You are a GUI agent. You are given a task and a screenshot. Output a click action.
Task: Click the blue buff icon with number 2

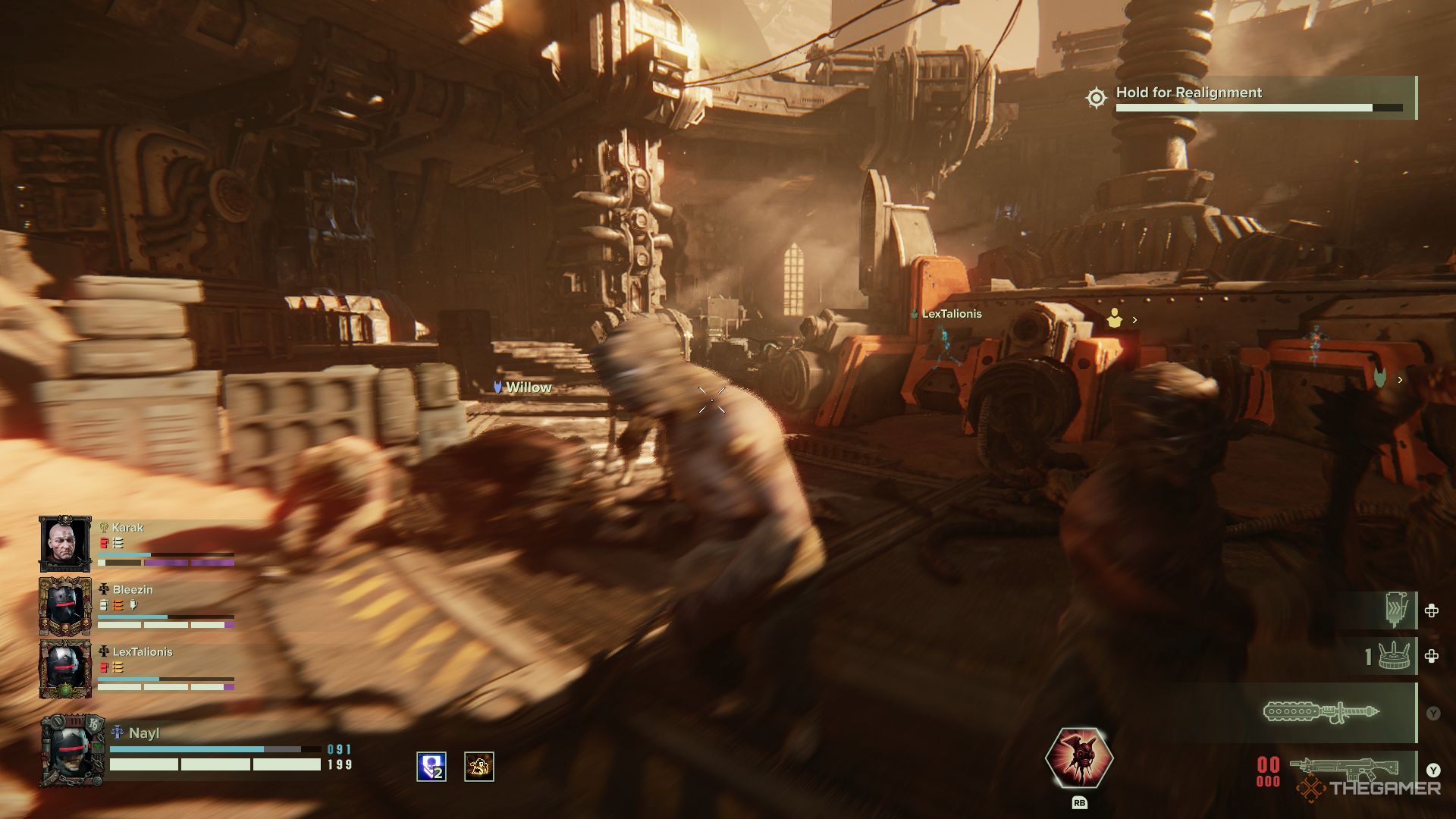tap(431, 767)
